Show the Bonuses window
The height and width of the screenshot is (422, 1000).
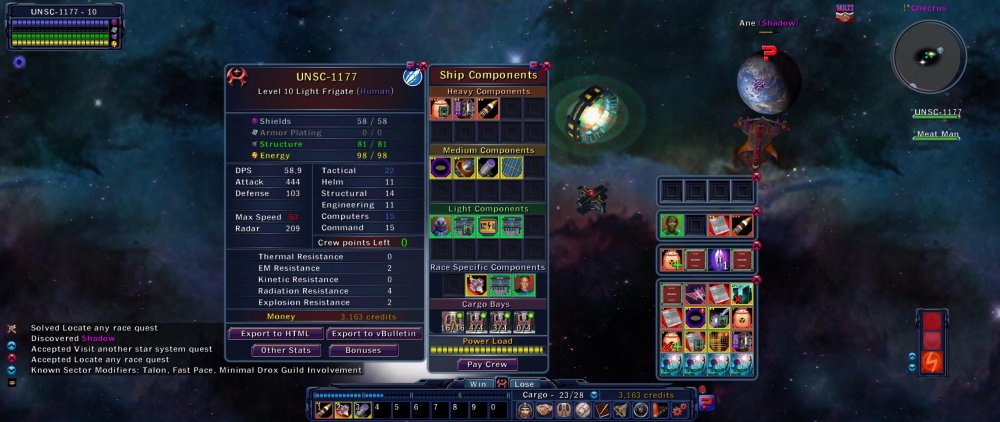coord(363,350)
